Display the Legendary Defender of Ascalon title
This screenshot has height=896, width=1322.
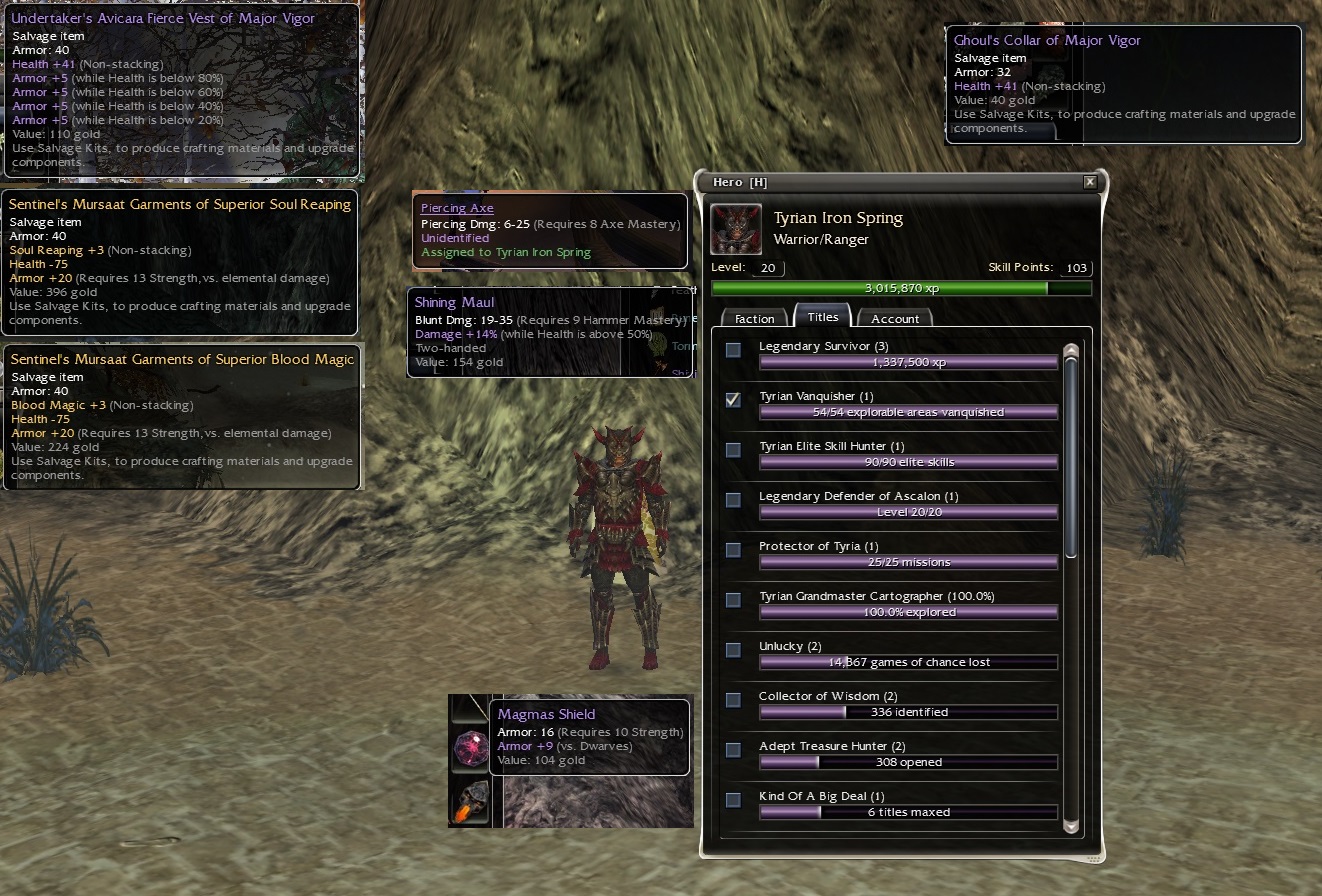point(734,500)
